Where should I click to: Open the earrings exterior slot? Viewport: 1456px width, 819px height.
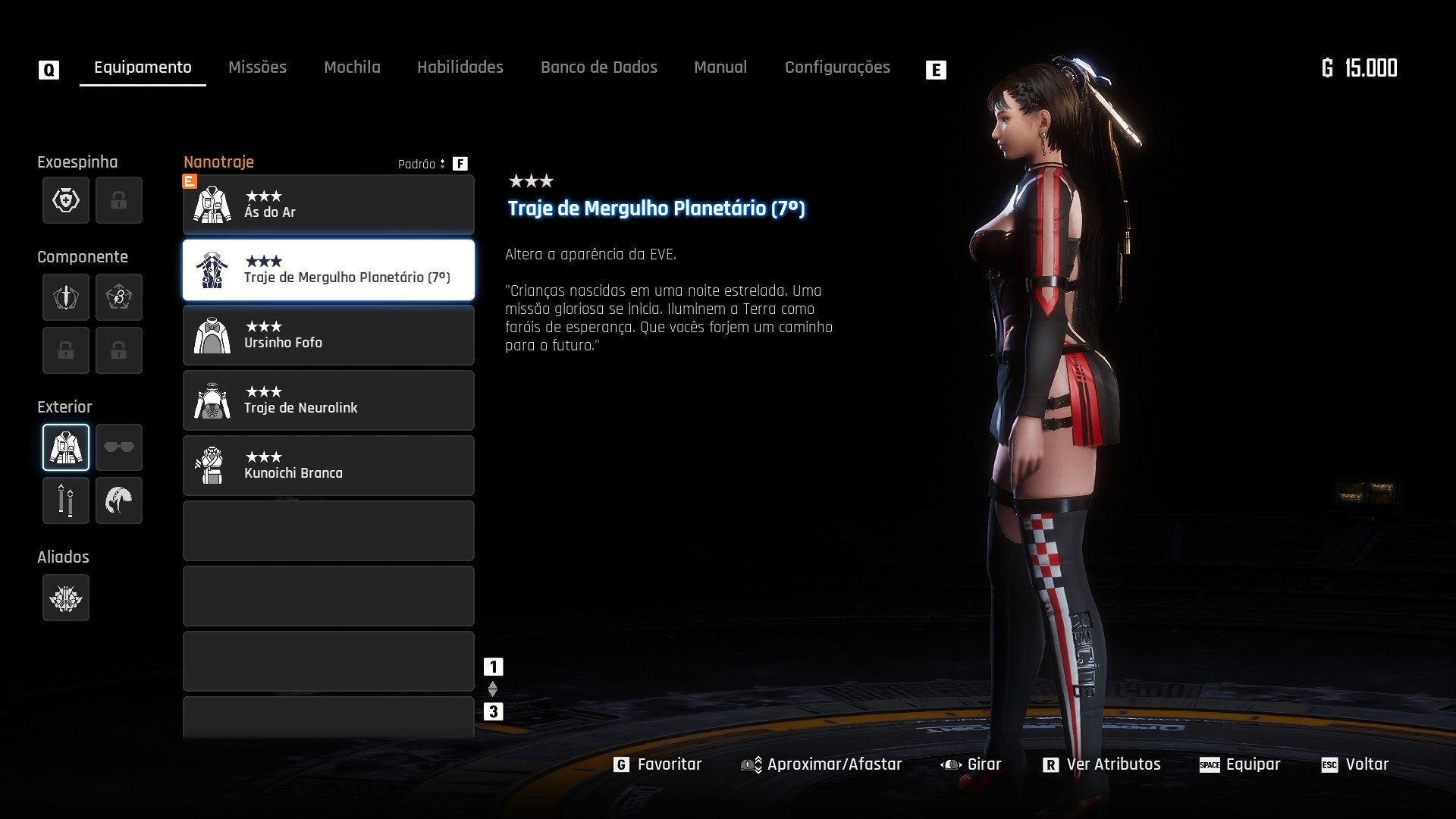pyautogui.click(x=66, y=500)
